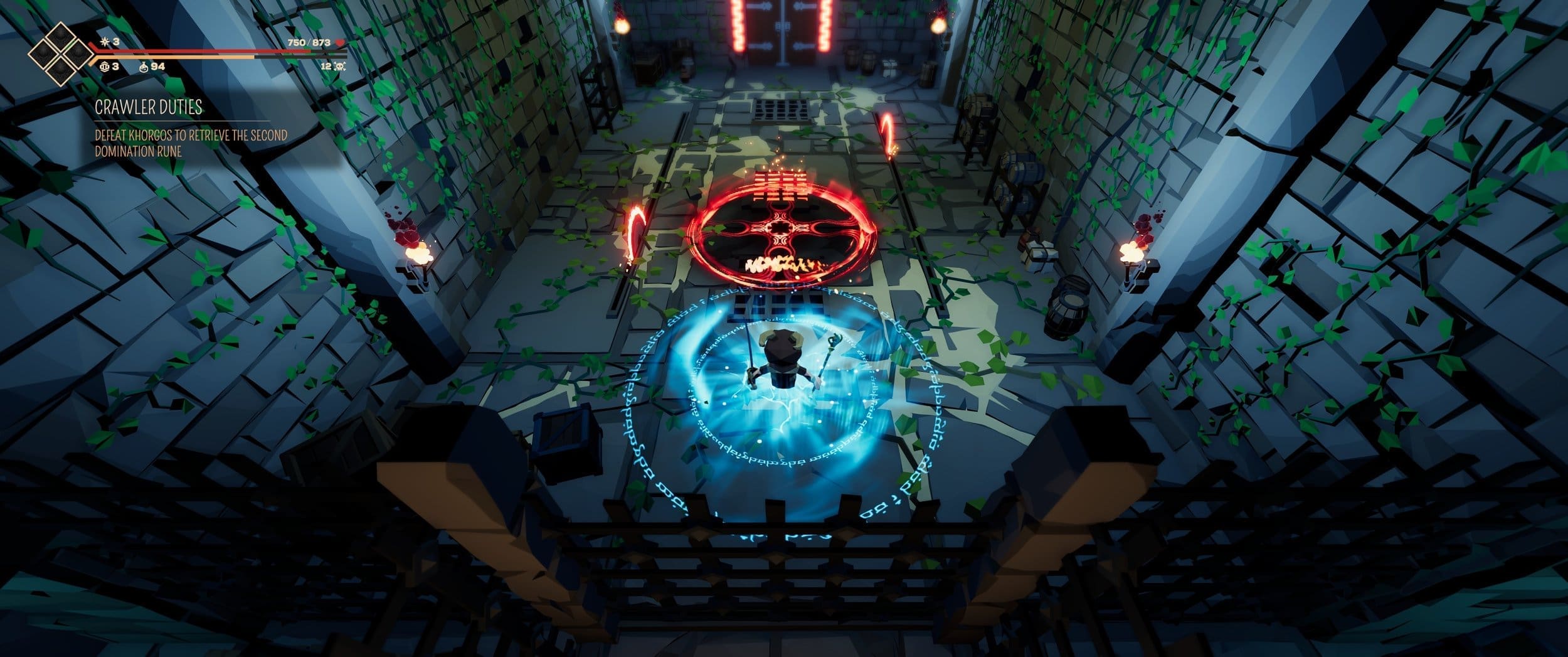The width and height of the screenshot is (1568, 657).
Task: Select the skull kill-counter icon showing 12
Action: click(339, 68)
